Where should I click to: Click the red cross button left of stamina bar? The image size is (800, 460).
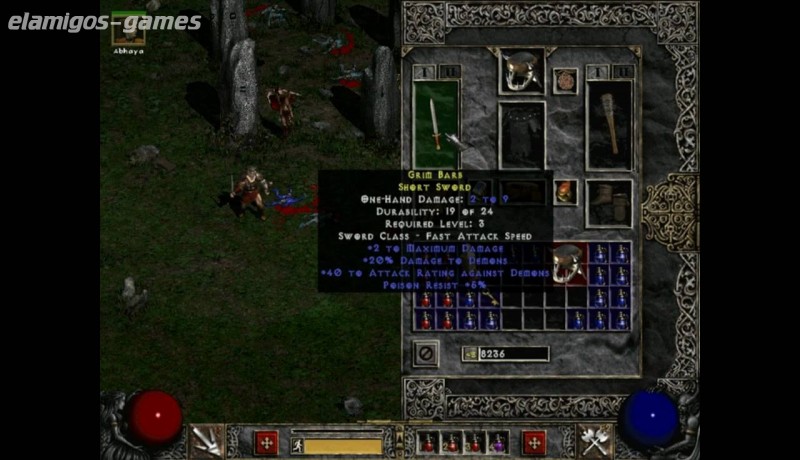[266, 442]
